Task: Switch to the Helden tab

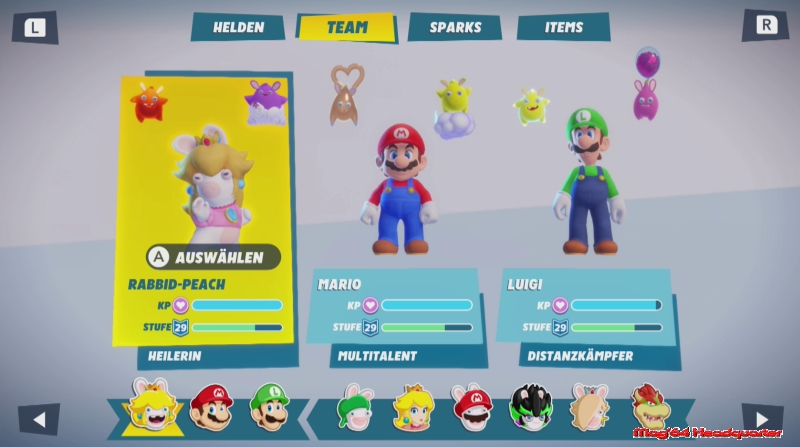Action: [x=237, y=27]
